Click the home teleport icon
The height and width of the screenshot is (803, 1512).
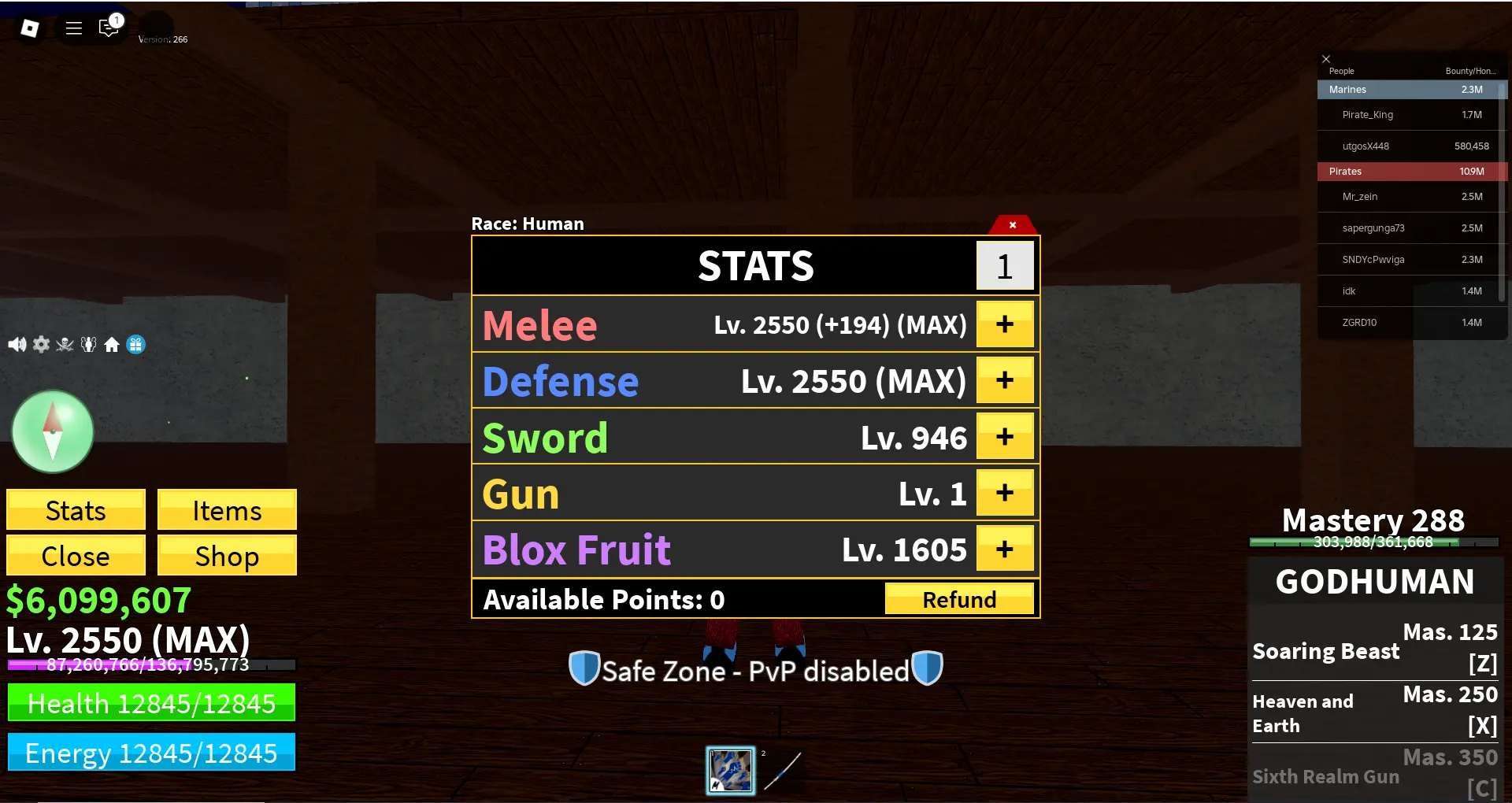pos(112,344)
